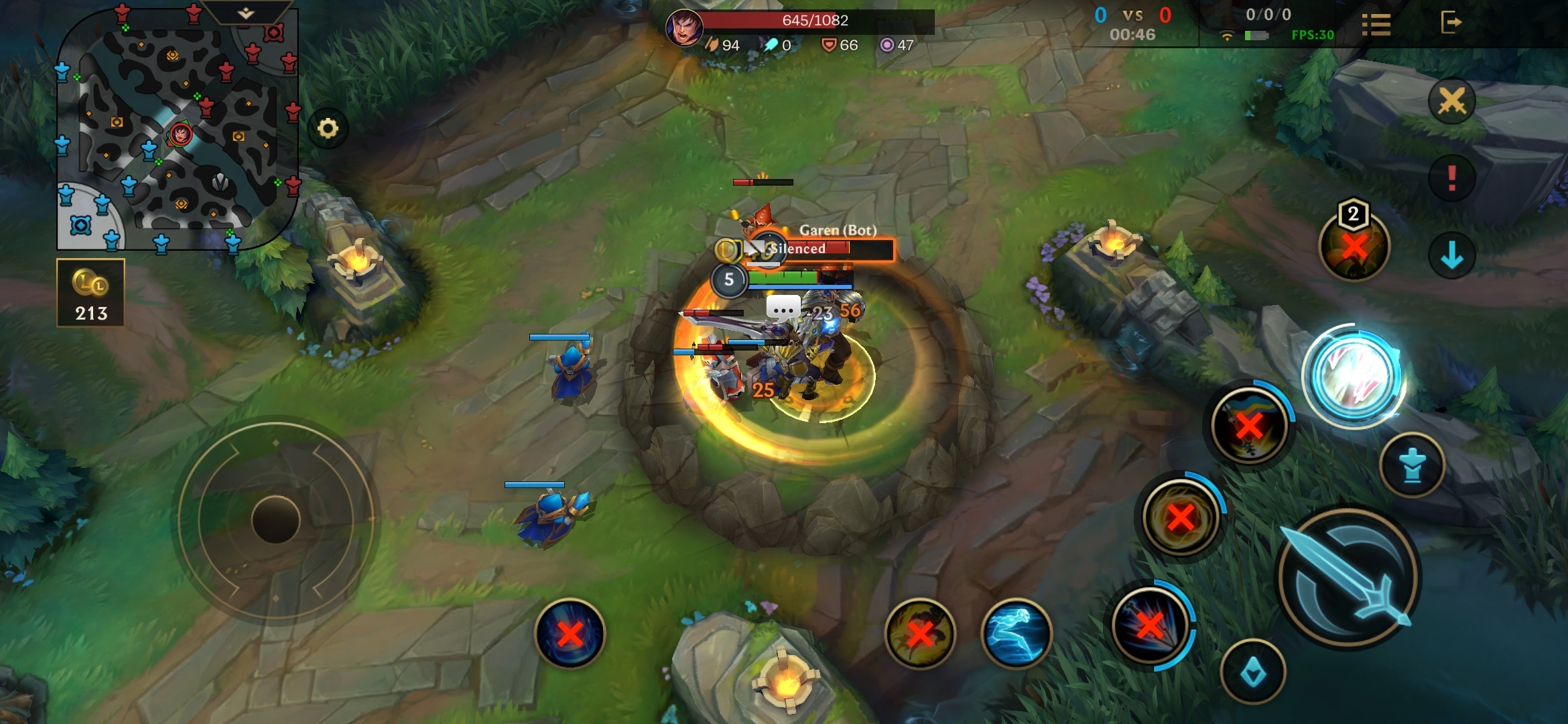The width and height of the screenshot is (1568, 724).
Task: Click the exit game door icon
Action: [x=1451, y=22]
